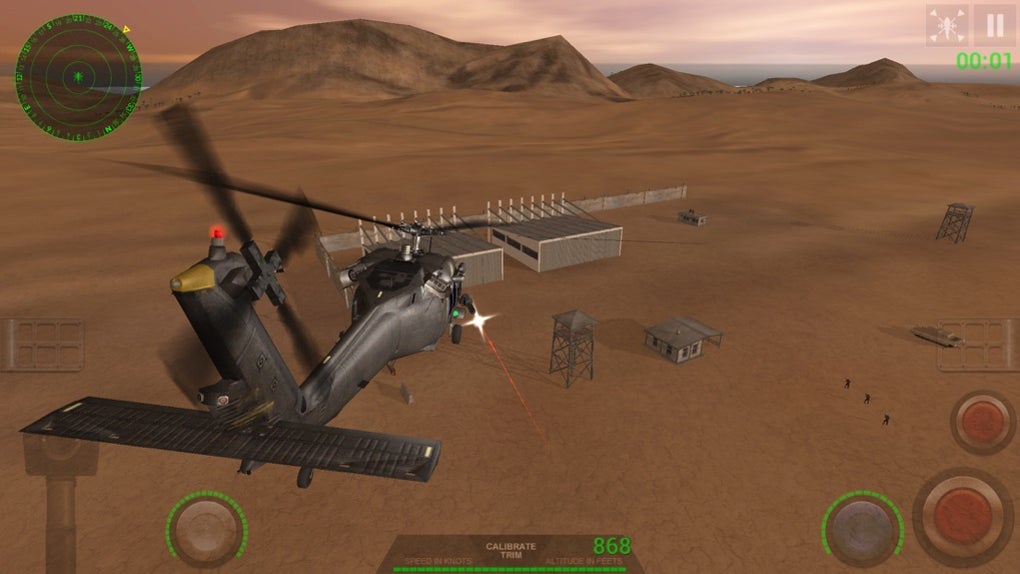The height and width of the screenshot is (574, 1020).
Task: Open the right-edge grid panel
Action: [x=978, y=345]
